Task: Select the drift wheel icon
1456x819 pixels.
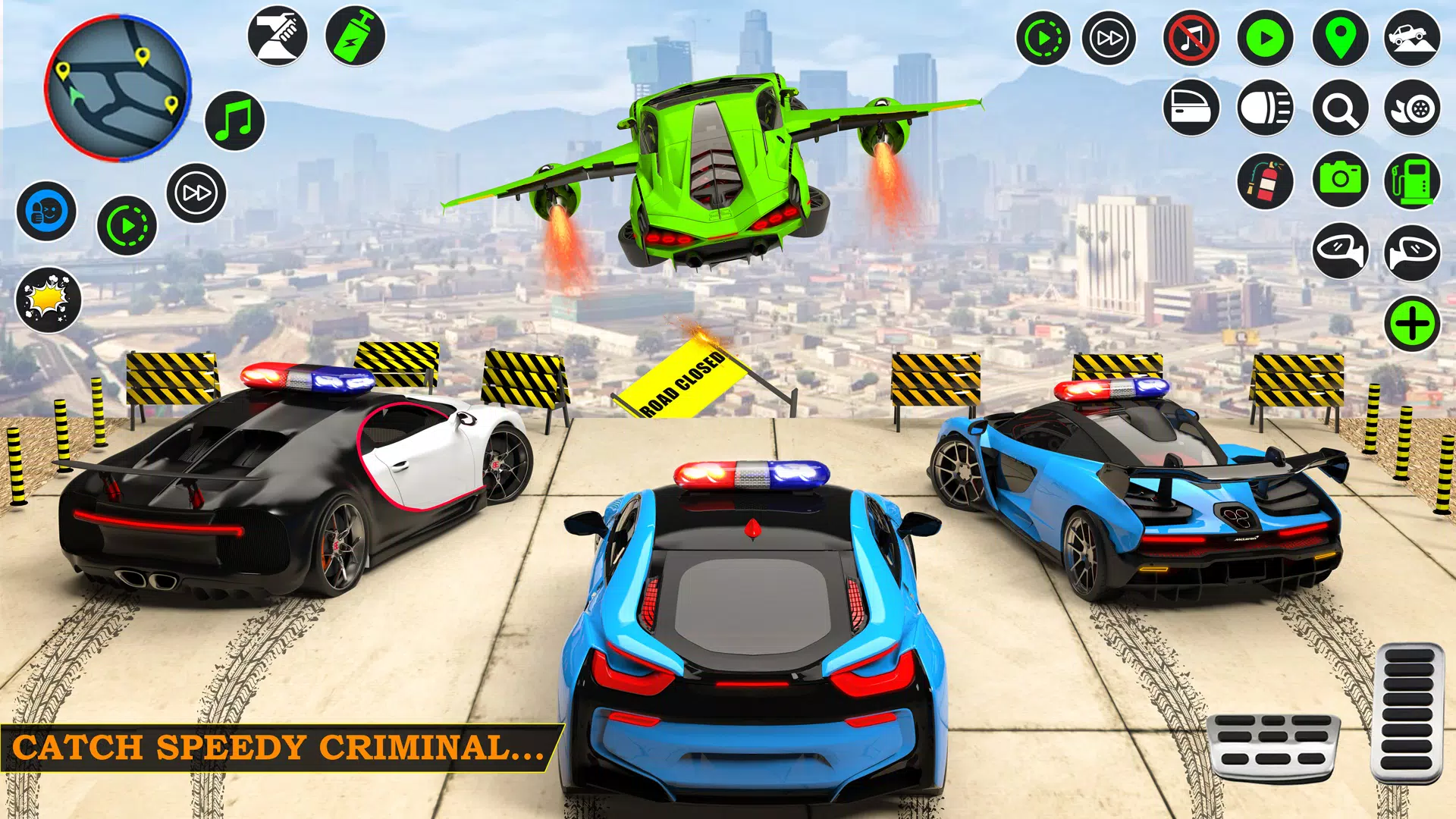Action: pos(1410,108)
